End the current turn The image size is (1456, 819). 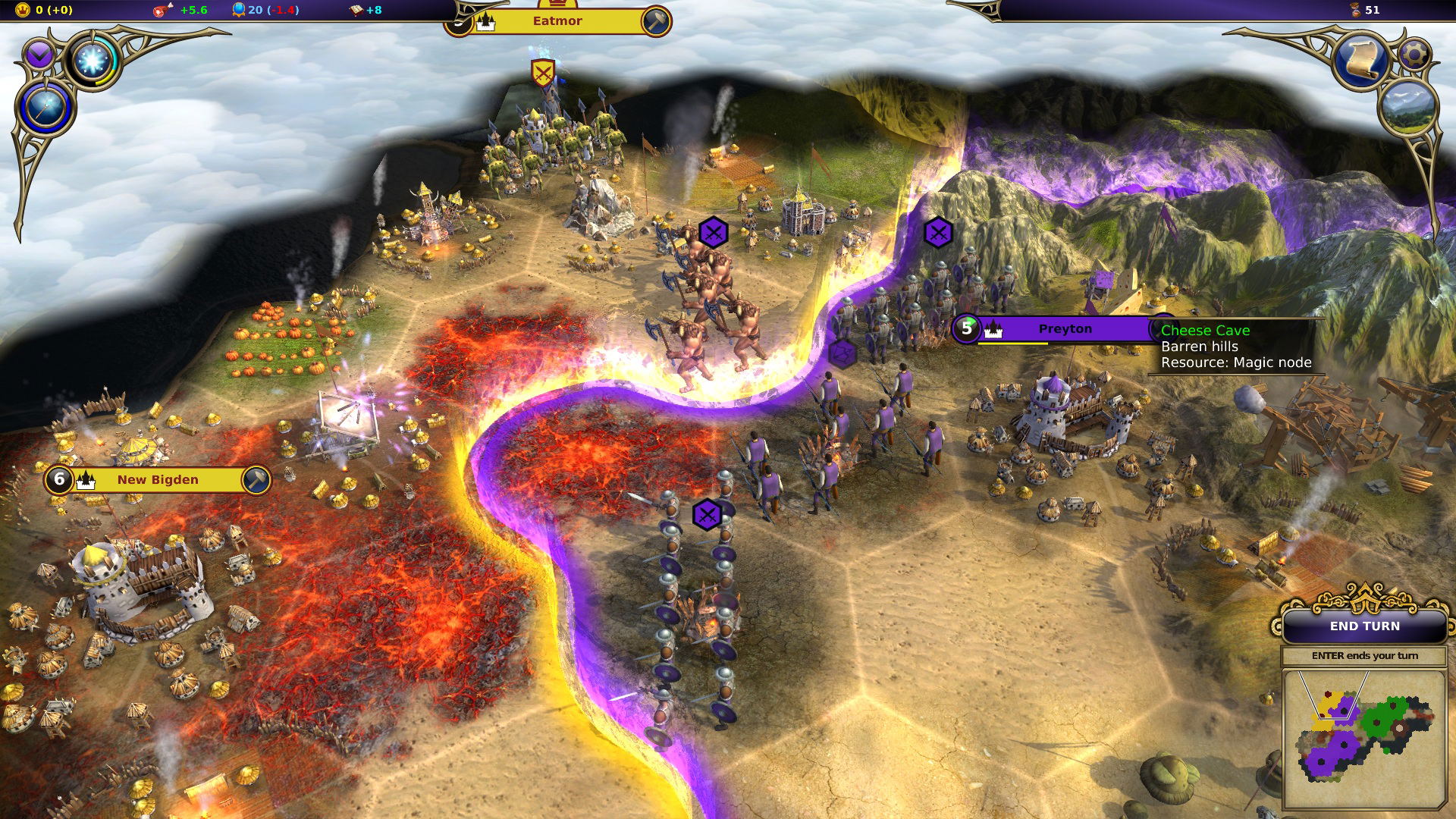tap(1364, 626)
